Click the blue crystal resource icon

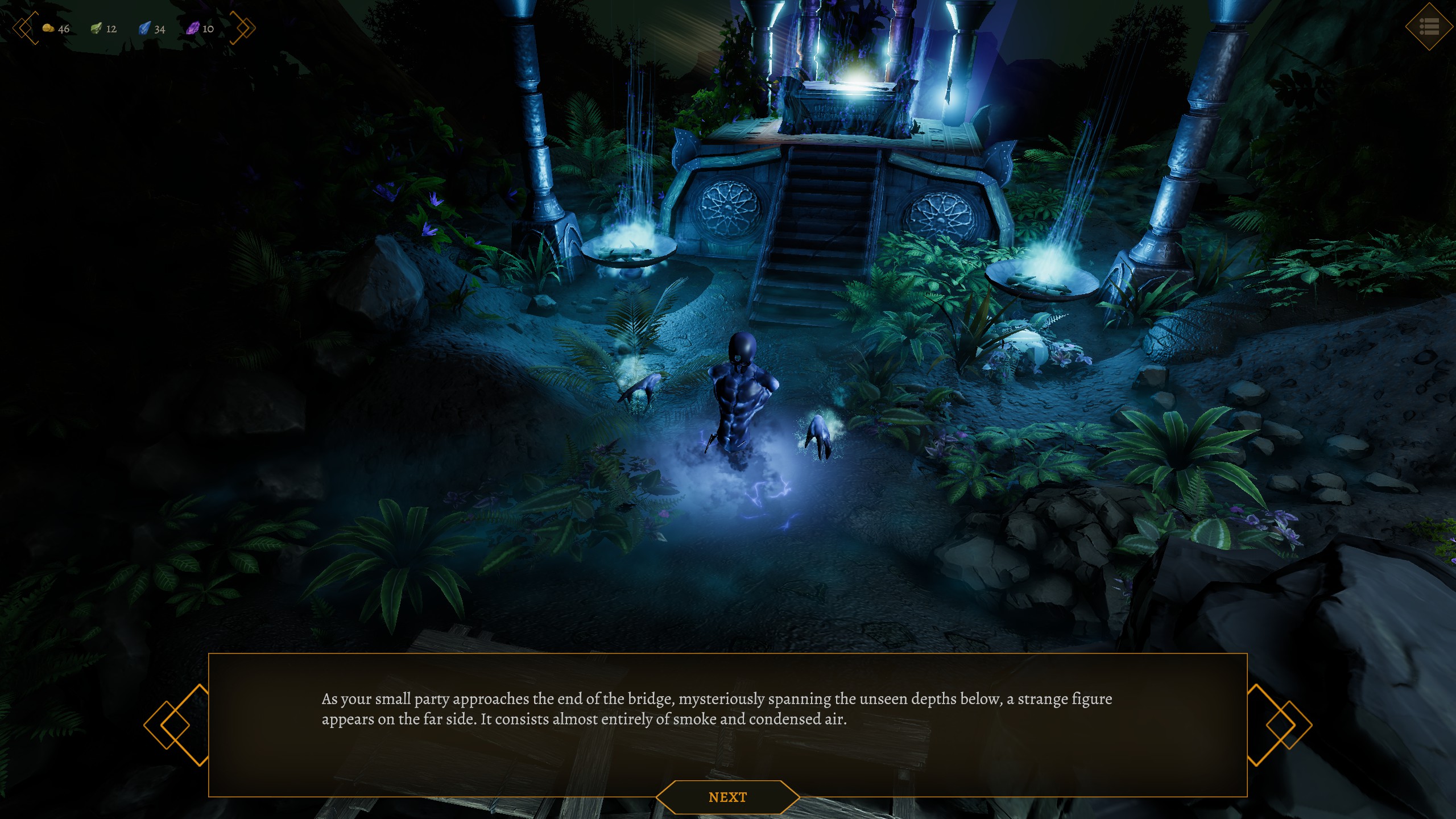coord(145,27)
